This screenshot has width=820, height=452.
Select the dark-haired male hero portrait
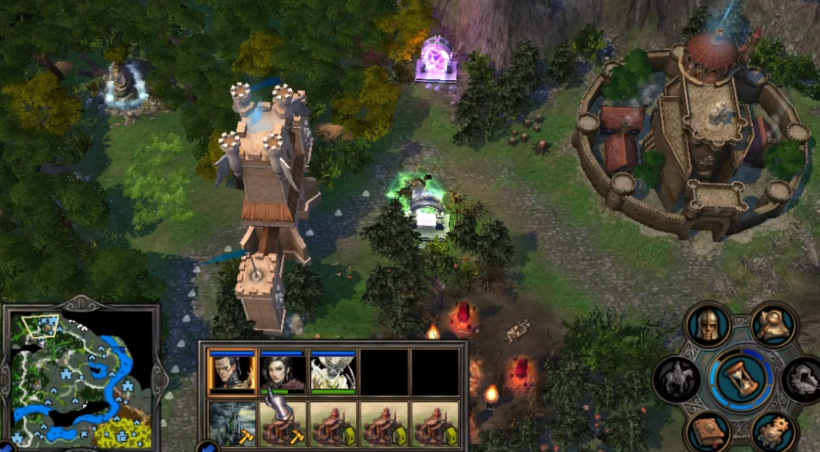pos(232,374)
